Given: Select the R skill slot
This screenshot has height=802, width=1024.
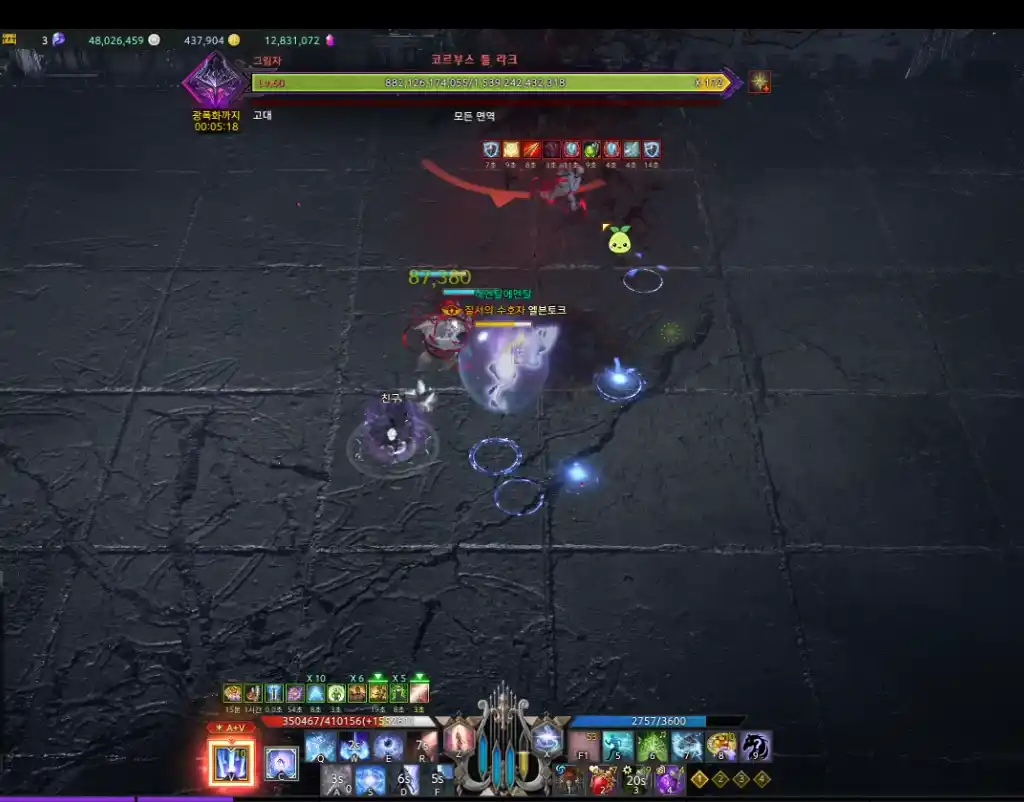Looking at the screenshot, I should [x=422, y=746].
